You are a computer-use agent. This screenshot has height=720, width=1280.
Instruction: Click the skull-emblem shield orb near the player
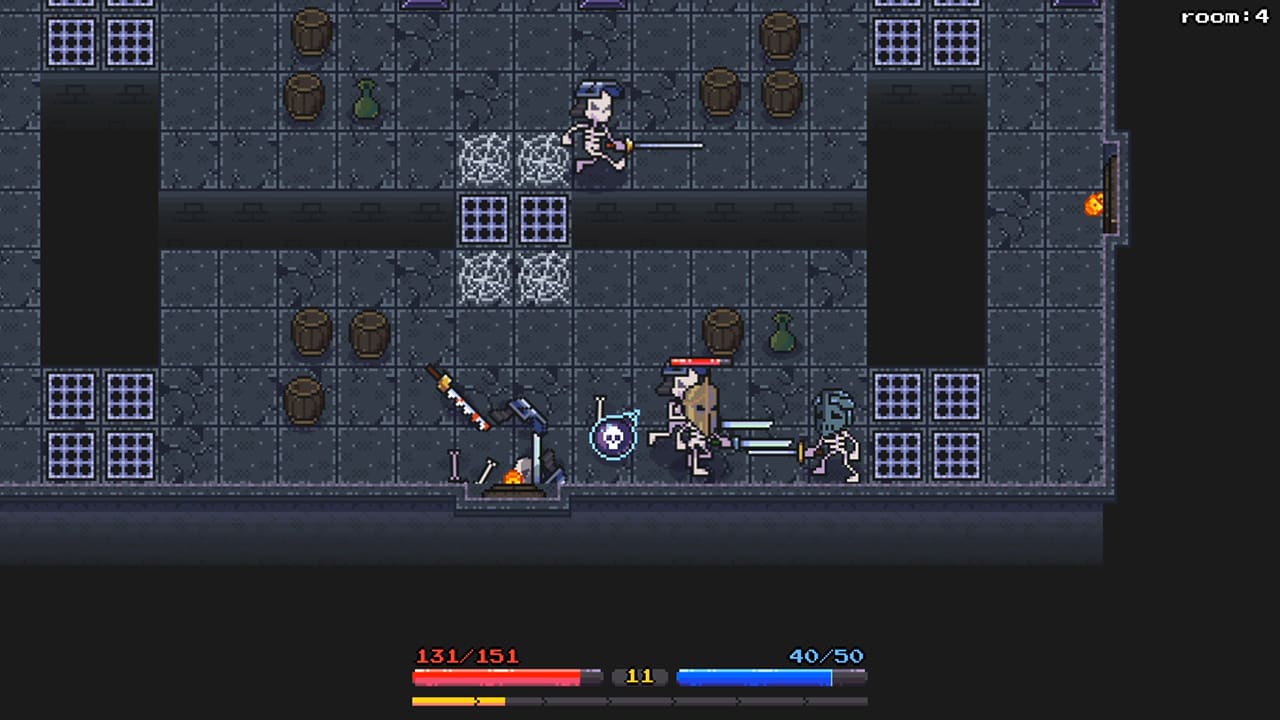(614, 437)
